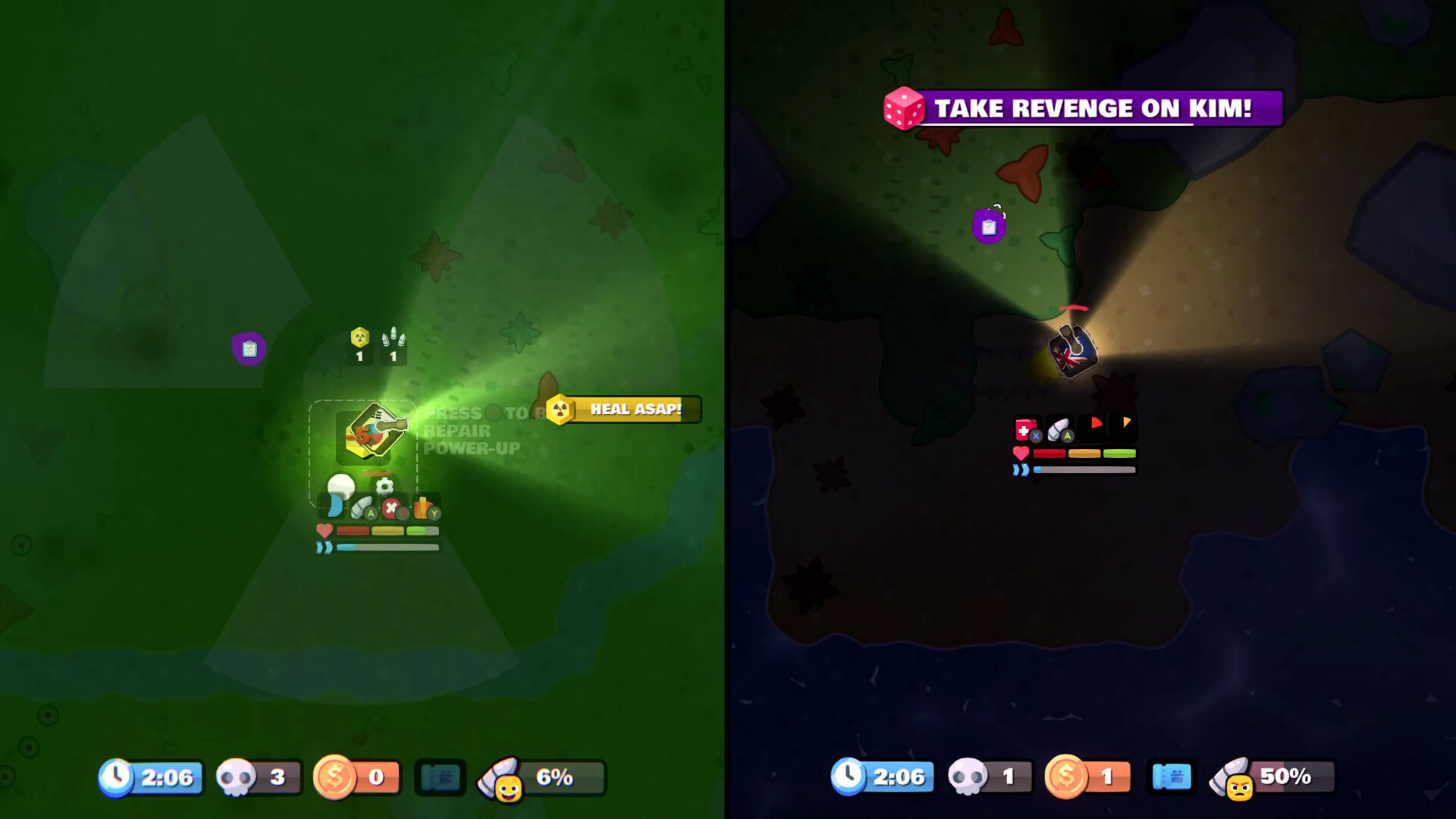The width and height of the screenshot is (1456, 819).
Task: Toggle the smiley shell showing 6%
Action: point(540,776)
